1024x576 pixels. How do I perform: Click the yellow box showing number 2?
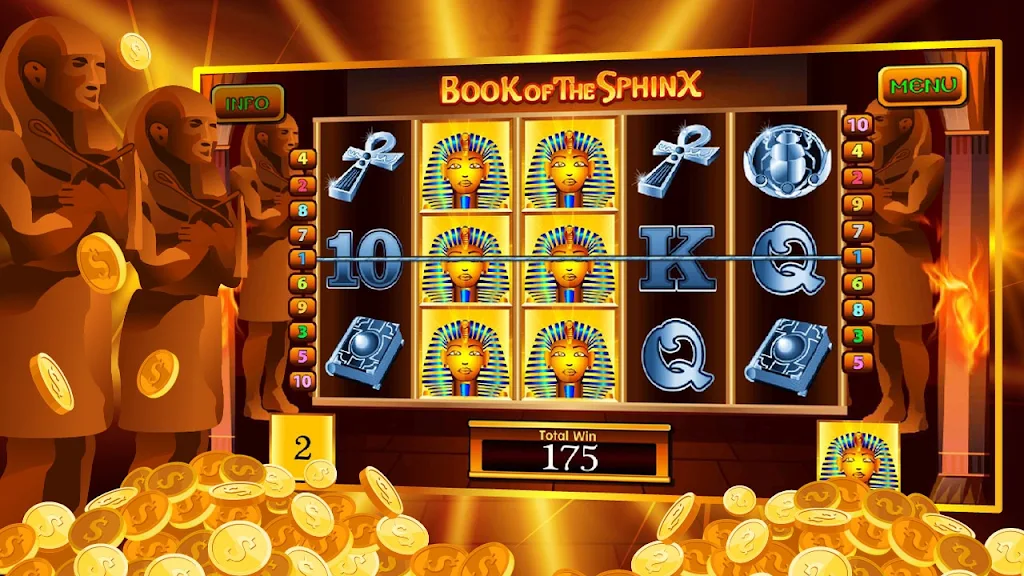pos(302,446)
